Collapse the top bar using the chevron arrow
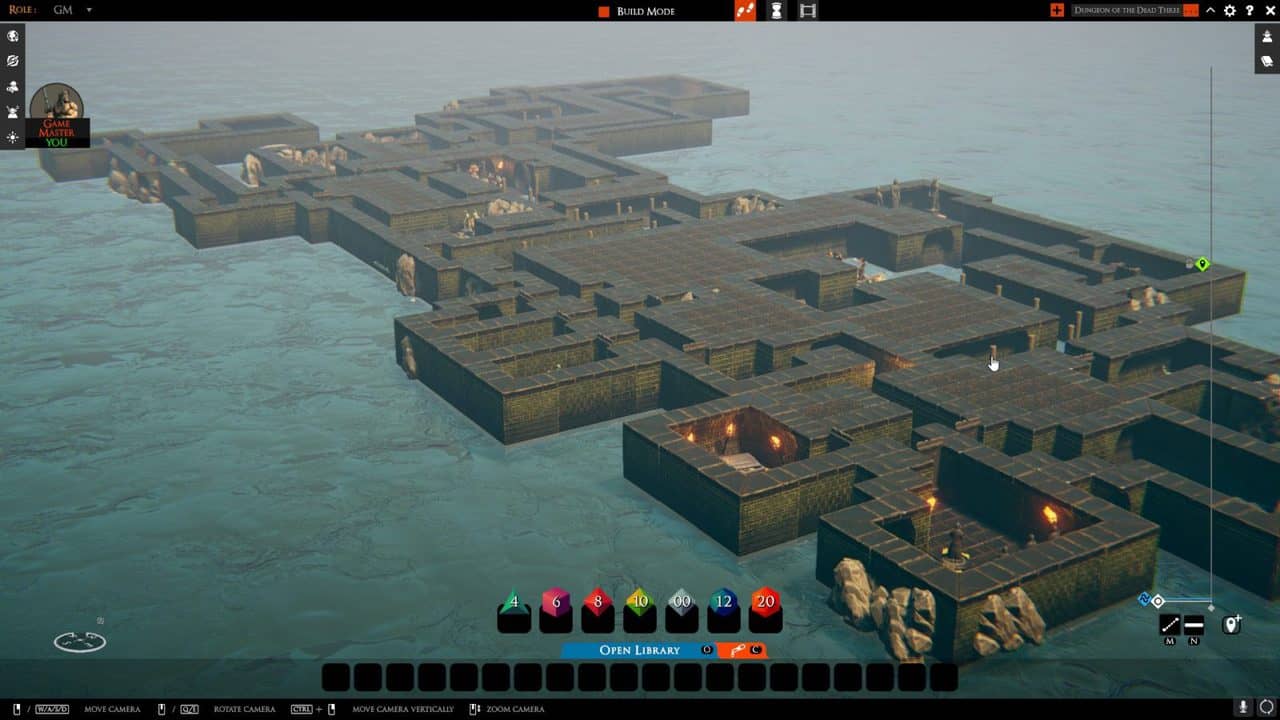Image resolution: width=1280 pixels, height=720 pixels. (x=1210, y=10)
